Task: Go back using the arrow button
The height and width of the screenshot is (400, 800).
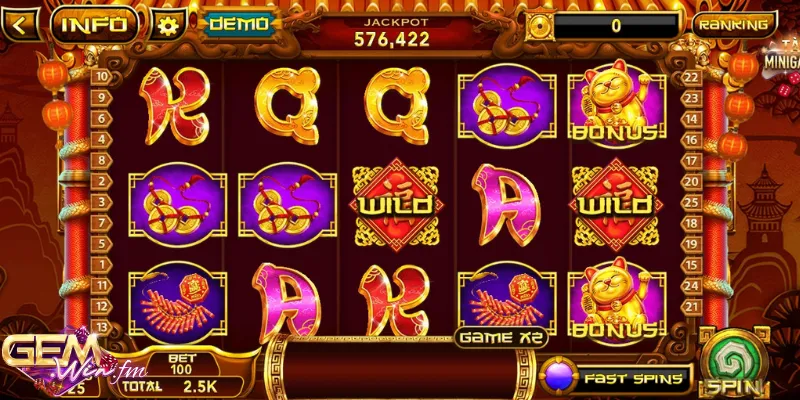Action: (21, 23)
